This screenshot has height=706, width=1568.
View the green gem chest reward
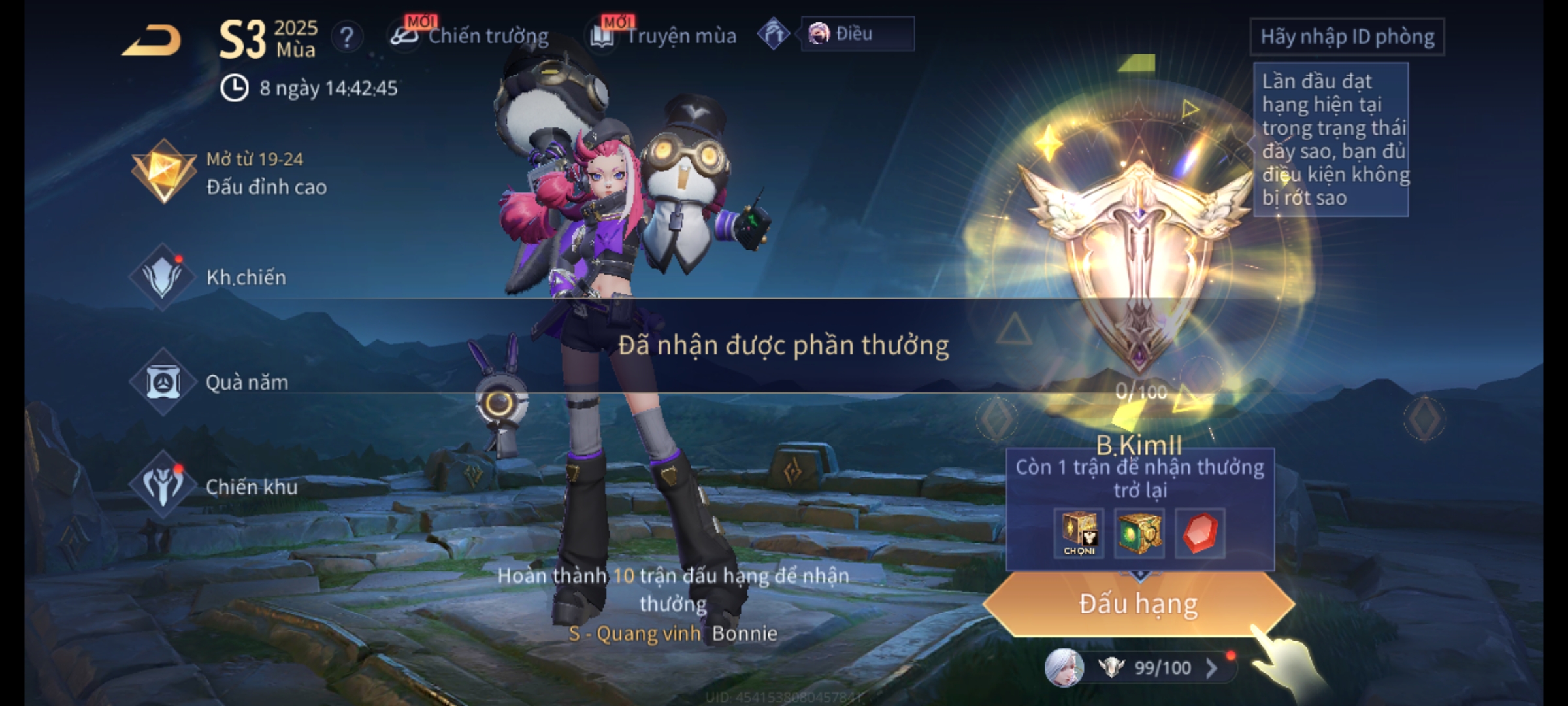pyautogui.click(x=1139, y=533)
